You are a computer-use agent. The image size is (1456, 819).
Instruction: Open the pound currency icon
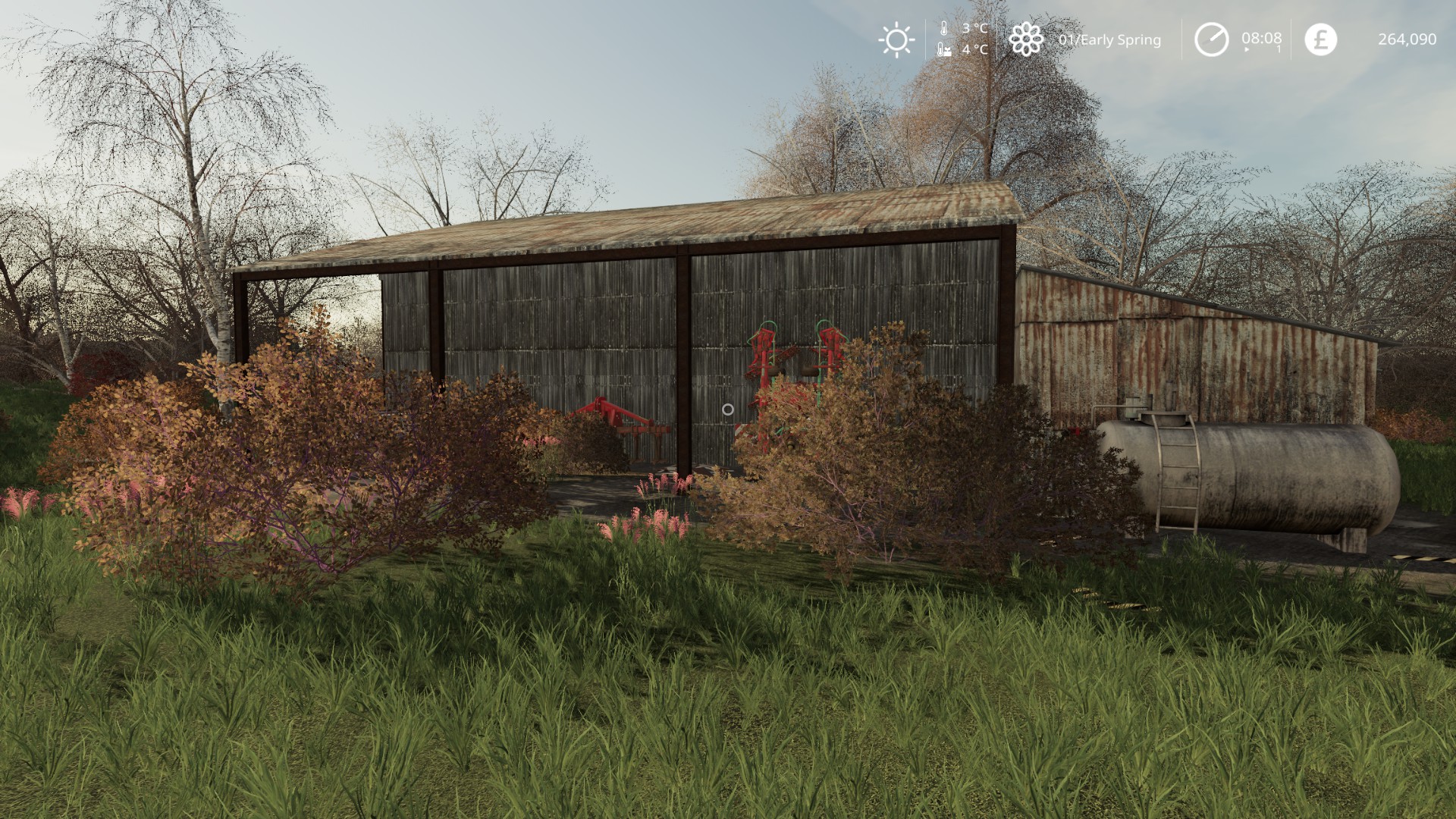click(1320, 39)
